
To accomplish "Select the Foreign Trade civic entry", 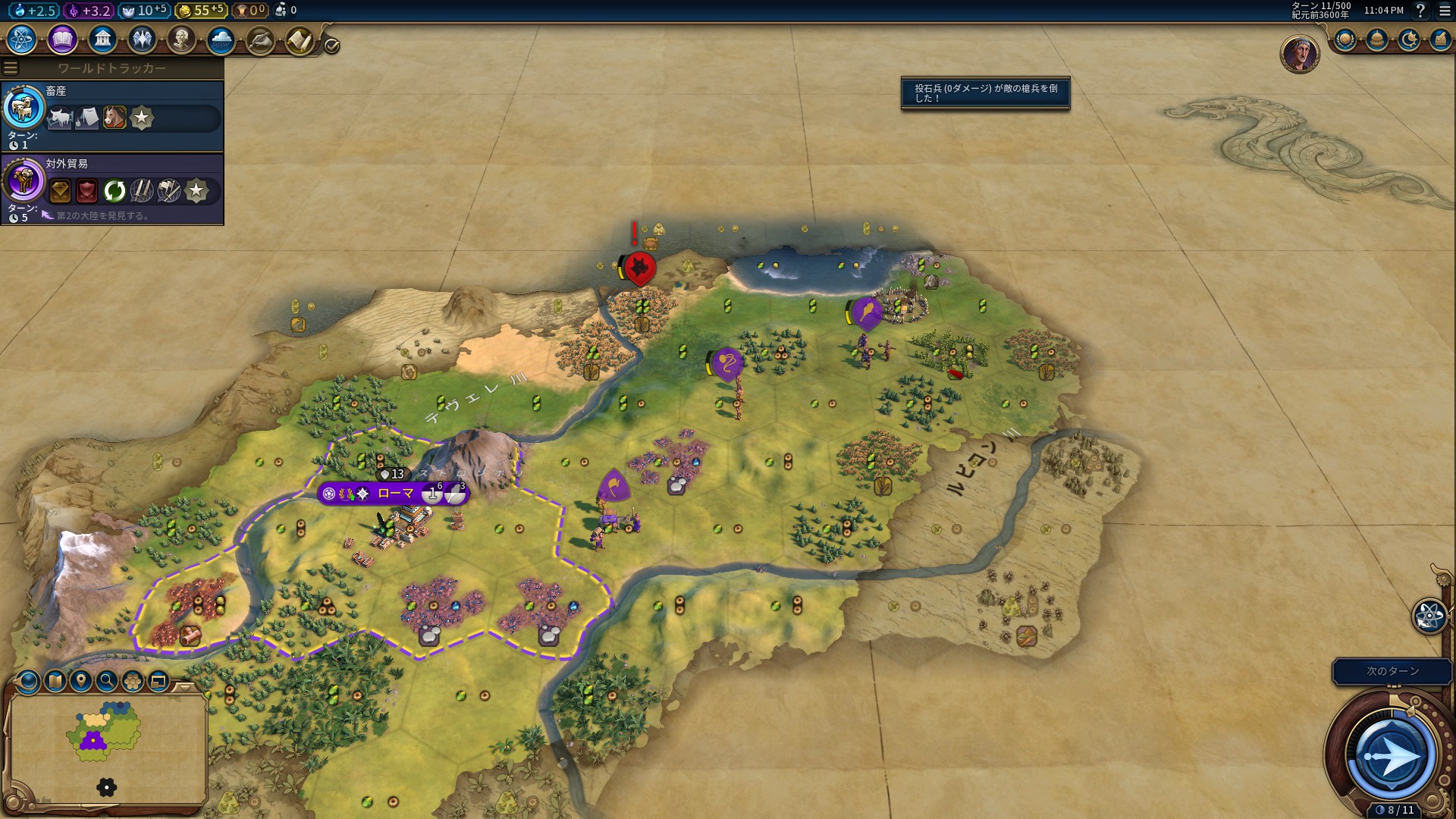I will [112, 188].
